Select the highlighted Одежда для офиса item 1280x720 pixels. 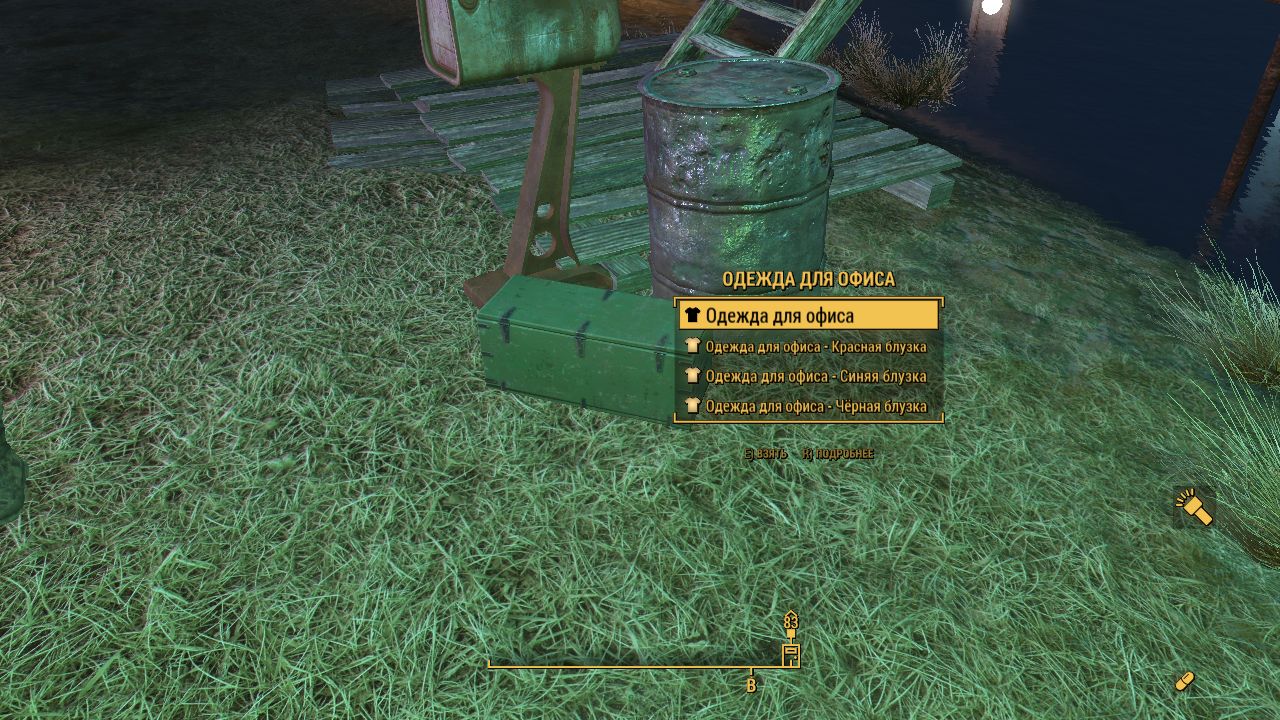[x=808, y=316]
